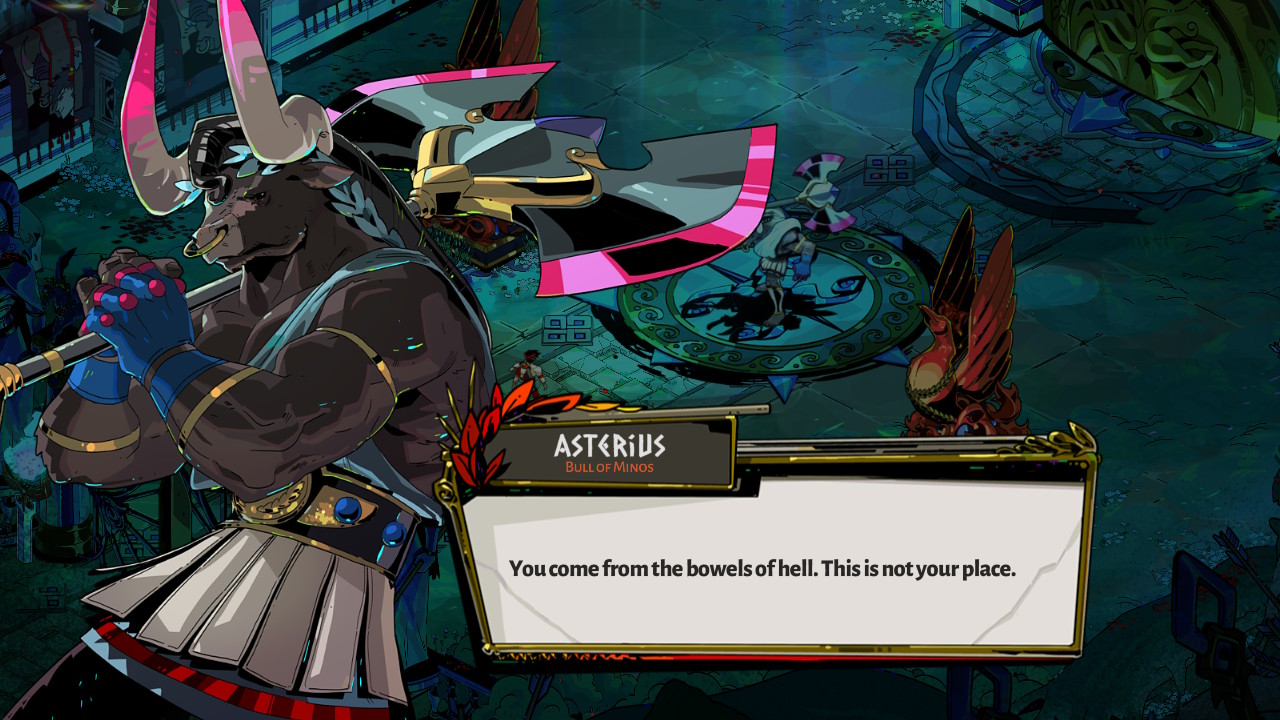The image size is (1280, 720).
Task: Expand the laurel wreath decoration beside the nameplate
Action: pyautogui.click(x=478, y=440)
